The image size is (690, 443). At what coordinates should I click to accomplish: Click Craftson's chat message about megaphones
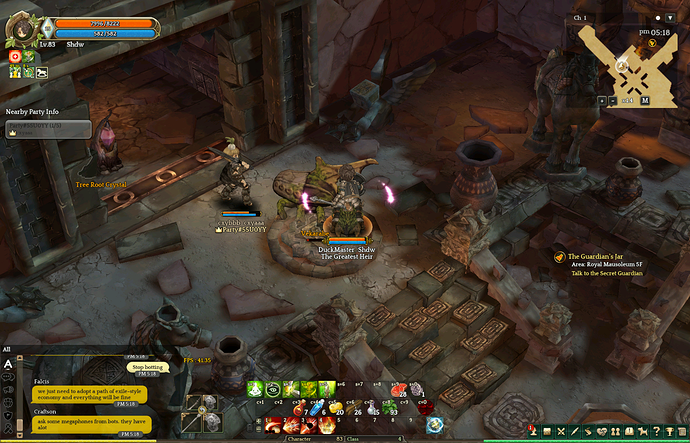(x=91, y=423)
